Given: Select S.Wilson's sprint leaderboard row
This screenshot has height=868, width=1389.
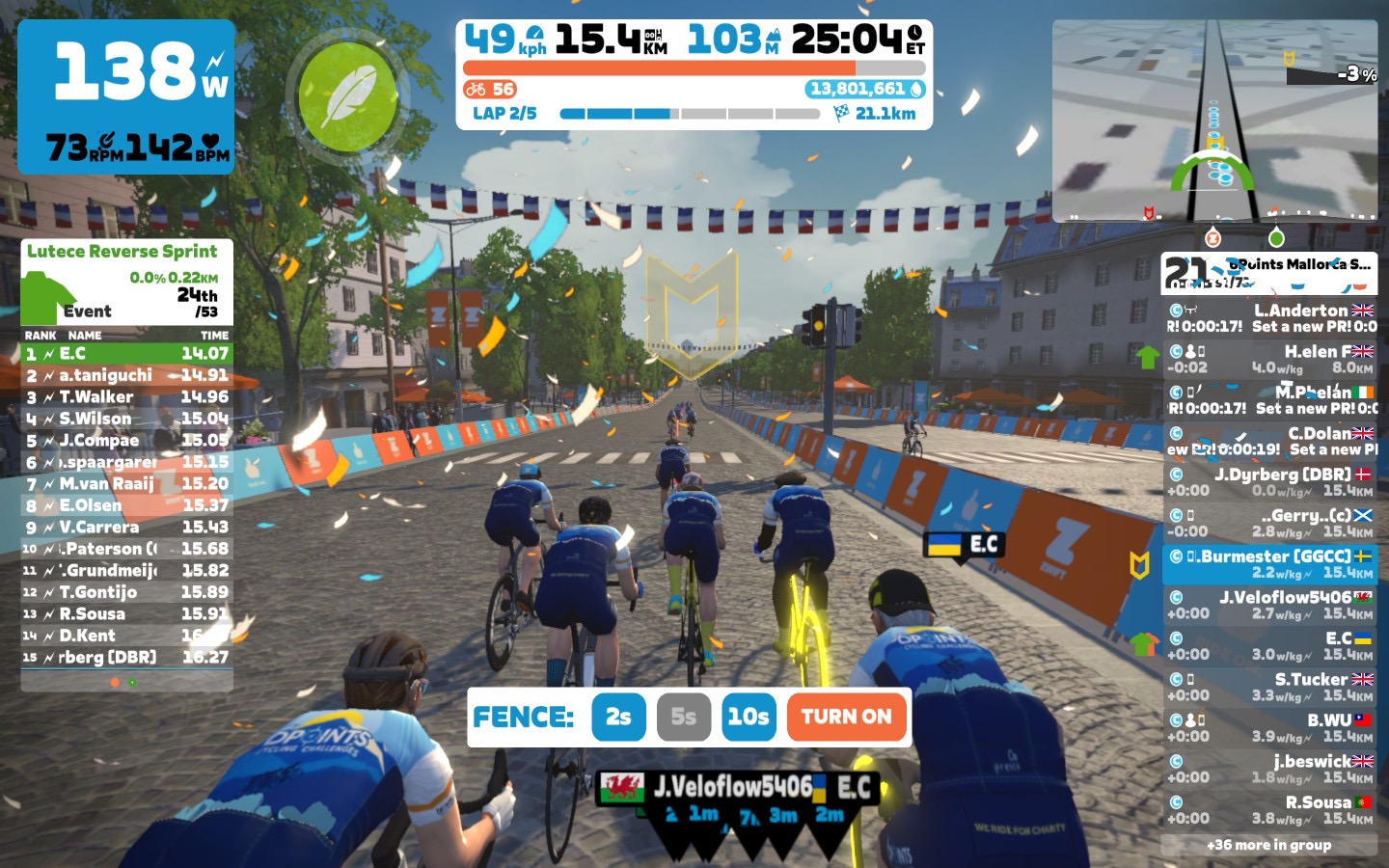Looking at the screenshot, I should pos(126,419).
